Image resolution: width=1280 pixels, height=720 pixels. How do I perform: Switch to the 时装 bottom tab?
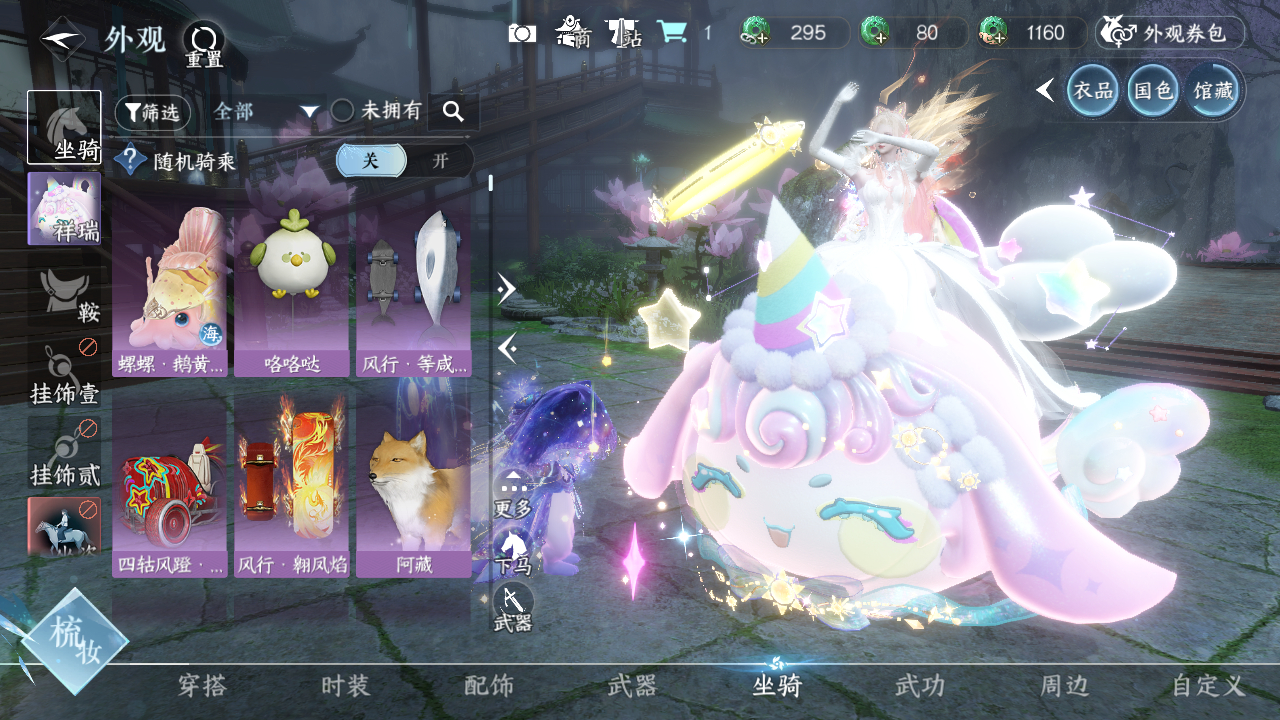click(x=345, y=686)
